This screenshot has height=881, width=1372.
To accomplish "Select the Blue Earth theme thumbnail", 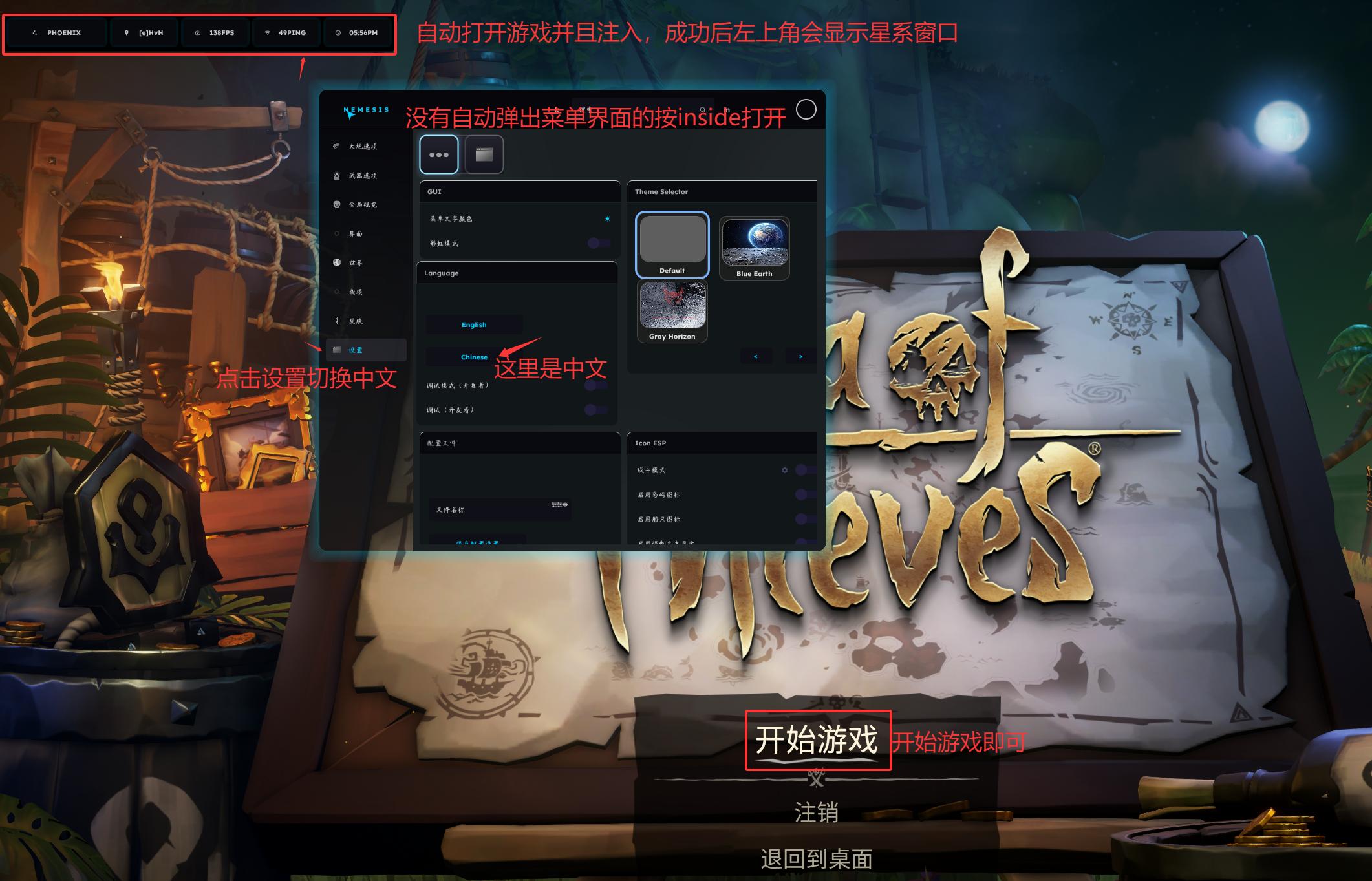I will [x=755, y=246].
